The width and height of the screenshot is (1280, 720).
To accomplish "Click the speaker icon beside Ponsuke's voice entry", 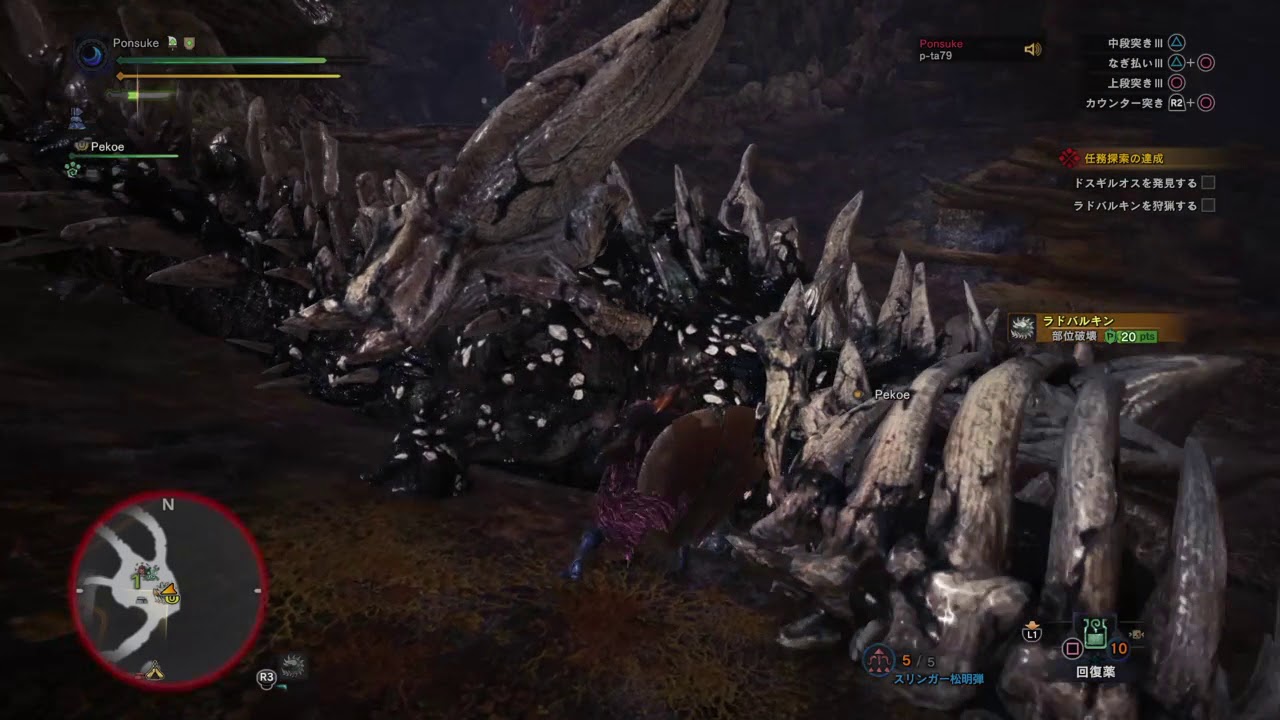I will point(1033,49).
